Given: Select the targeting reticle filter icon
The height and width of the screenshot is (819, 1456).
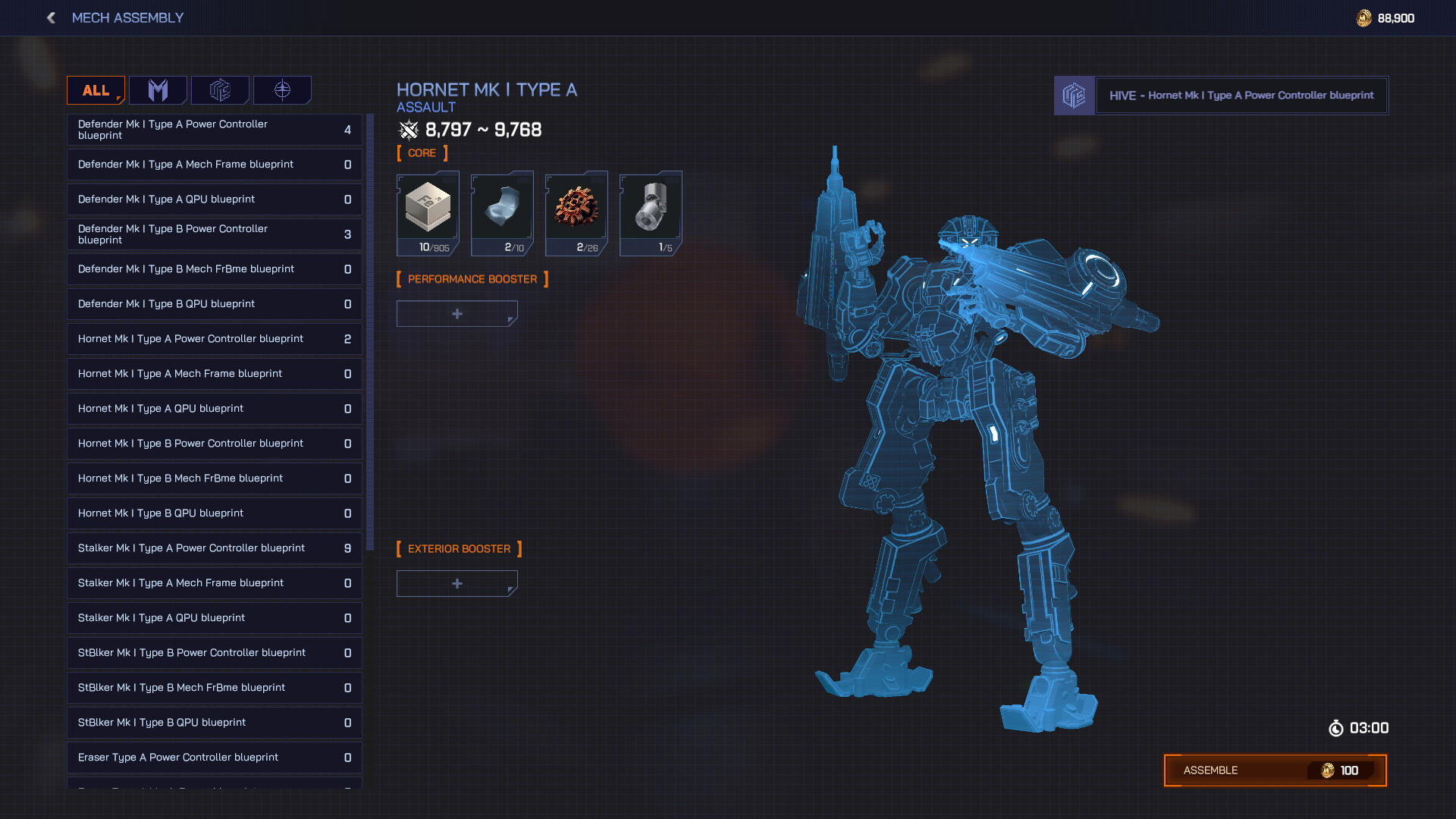Looking at the screenshot, I should pyautogui.click(x=281, y=90).
